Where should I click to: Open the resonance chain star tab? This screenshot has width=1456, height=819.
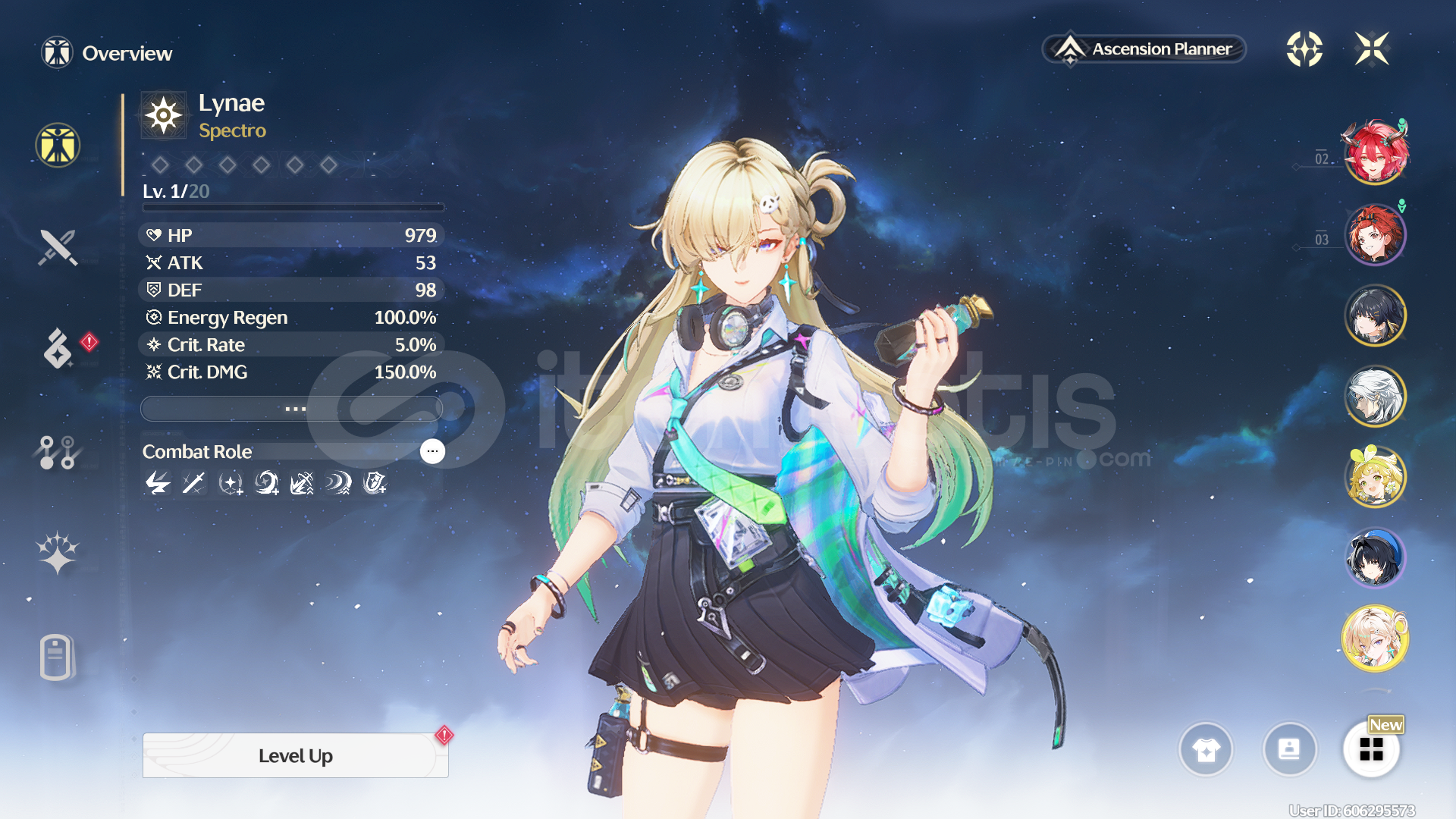pos(58,553)
